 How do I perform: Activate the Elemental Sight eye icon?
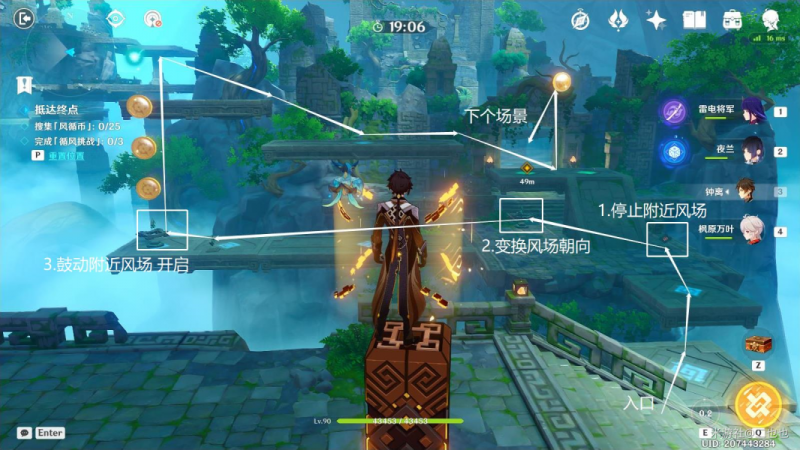(115, 18)
